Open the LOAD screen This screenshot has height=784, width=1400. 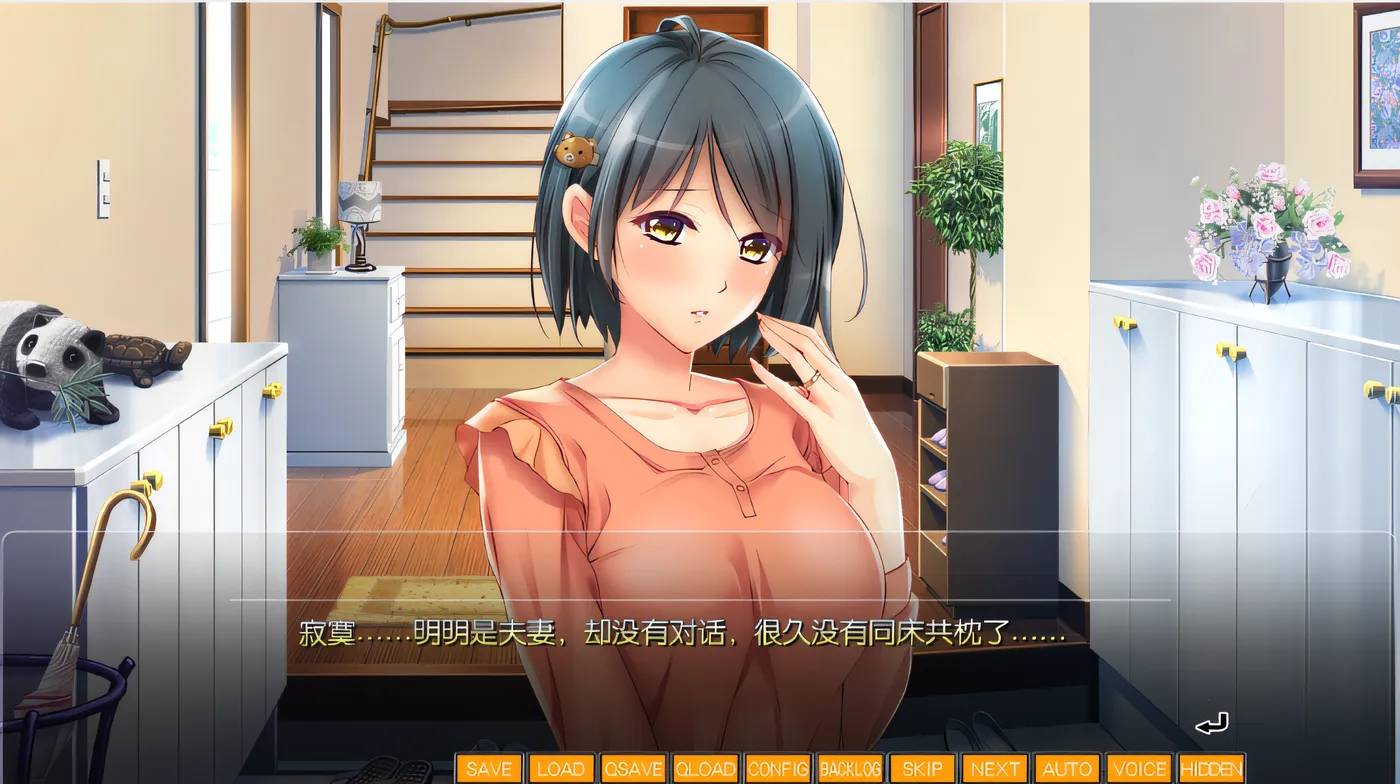tap(562, 768)
